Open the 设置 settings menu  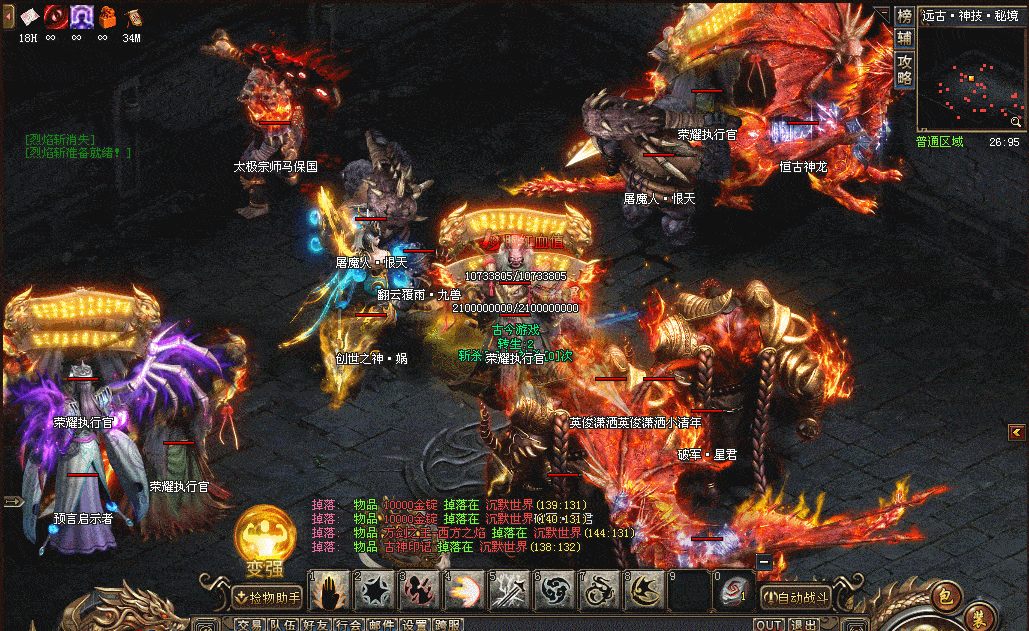point(414,625)
